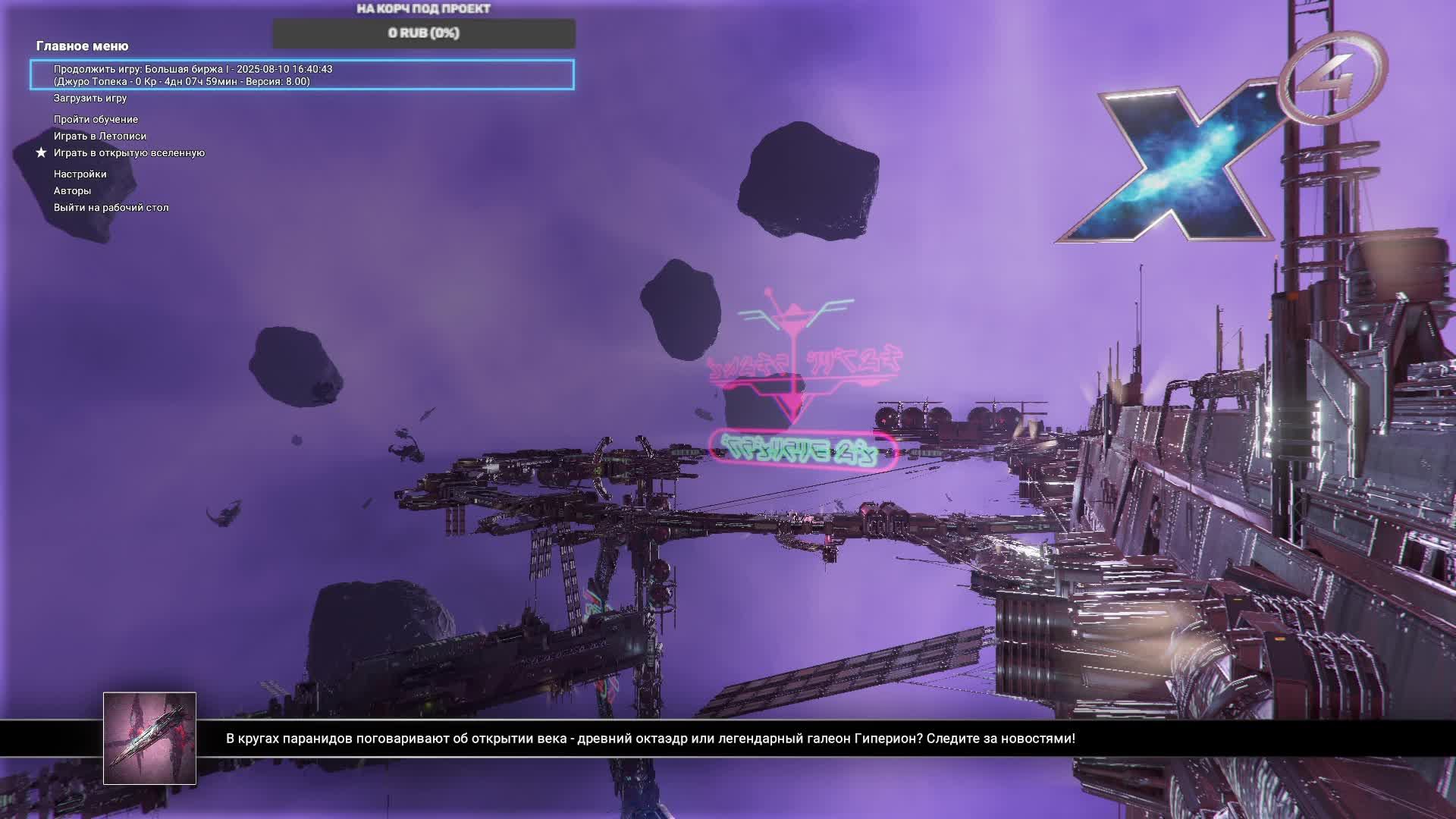Click Выйти на рабочий стол
1456x819 pixels.
[111, 208]
